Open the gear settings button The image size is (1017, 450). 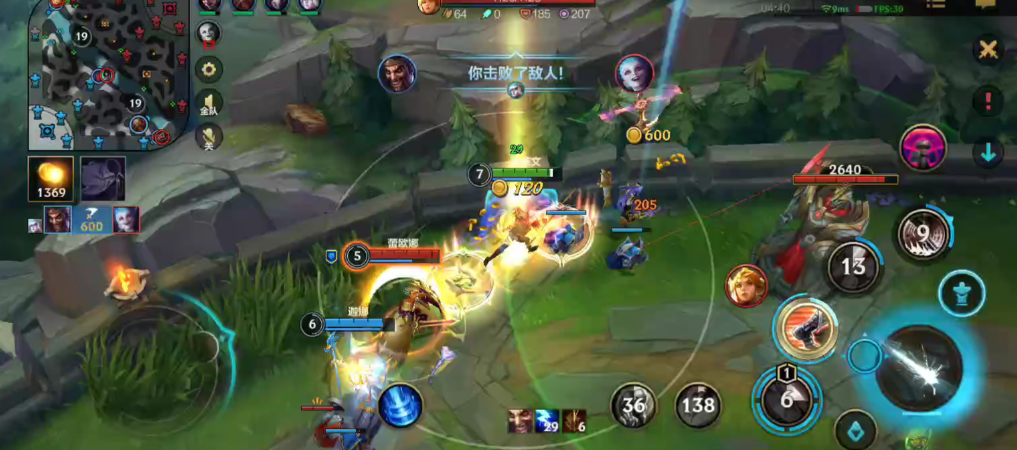(208, 68)
